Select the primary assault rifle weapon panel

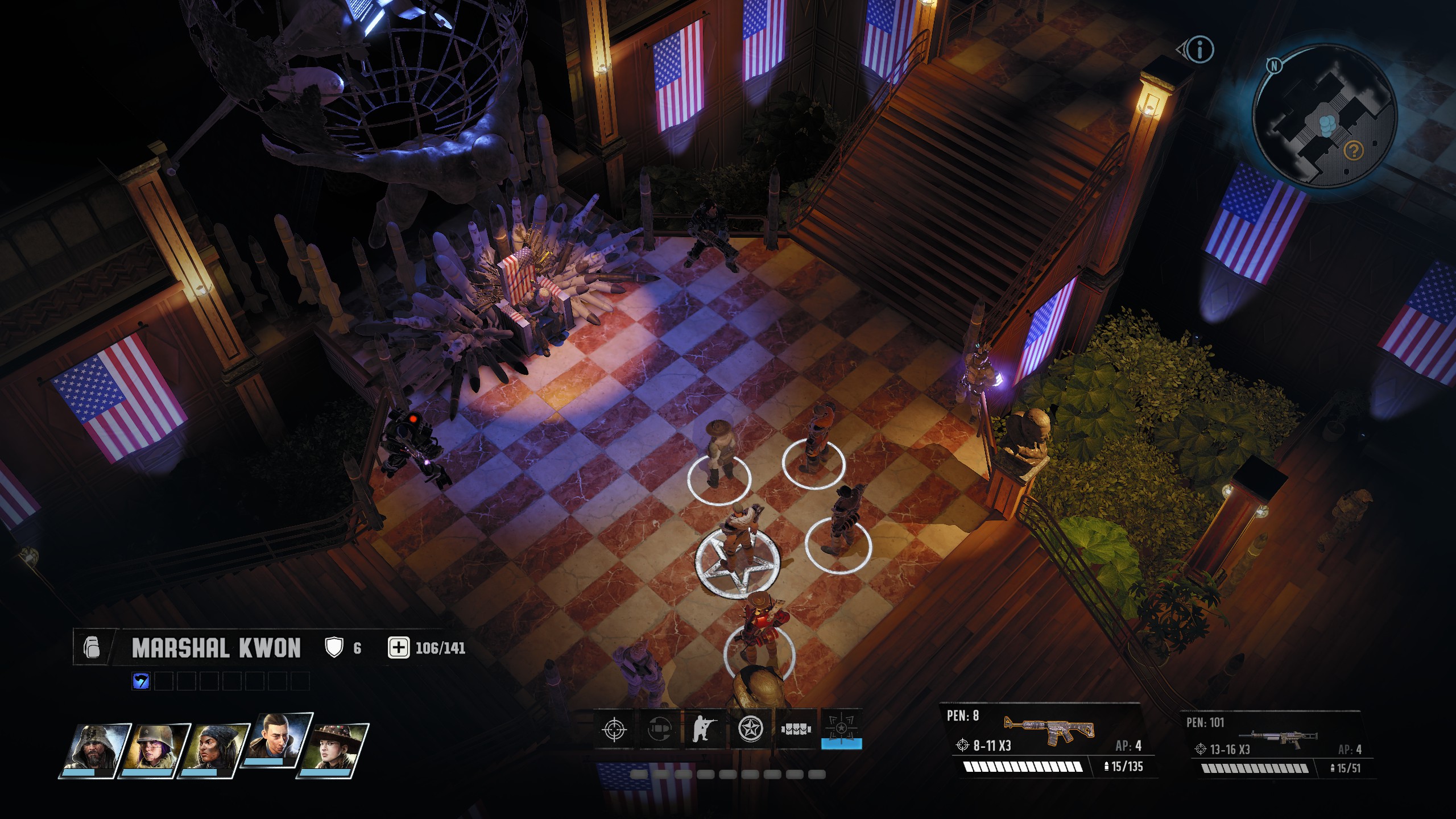click(1048, 742)
